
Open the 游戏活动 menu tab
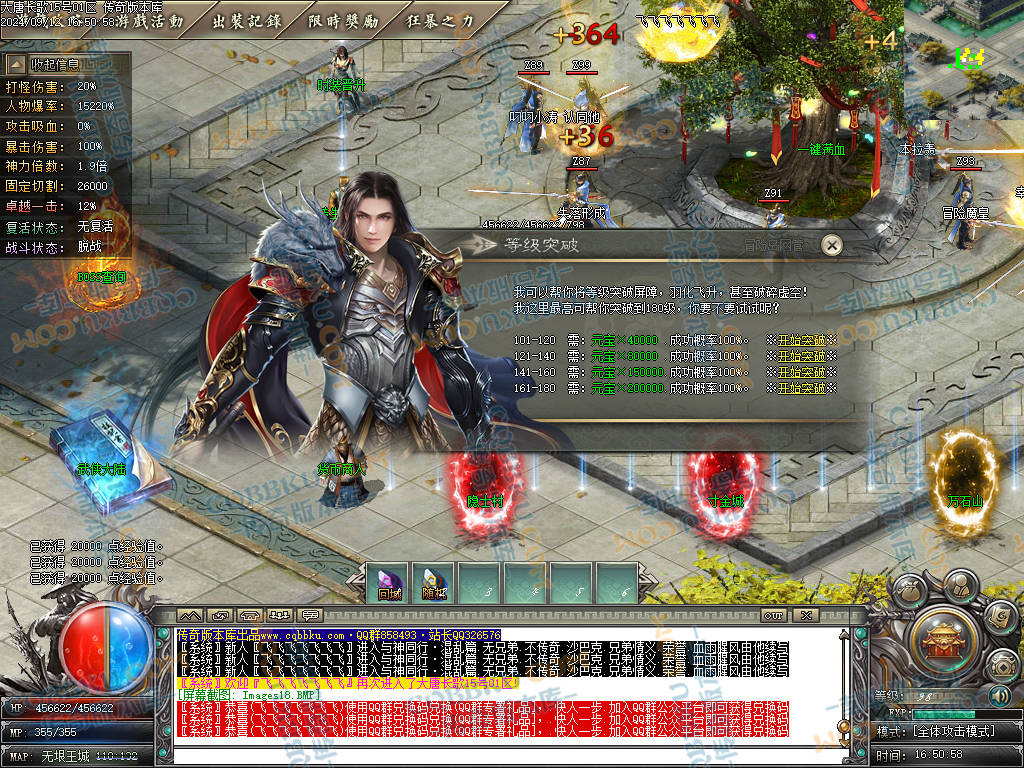150,20
